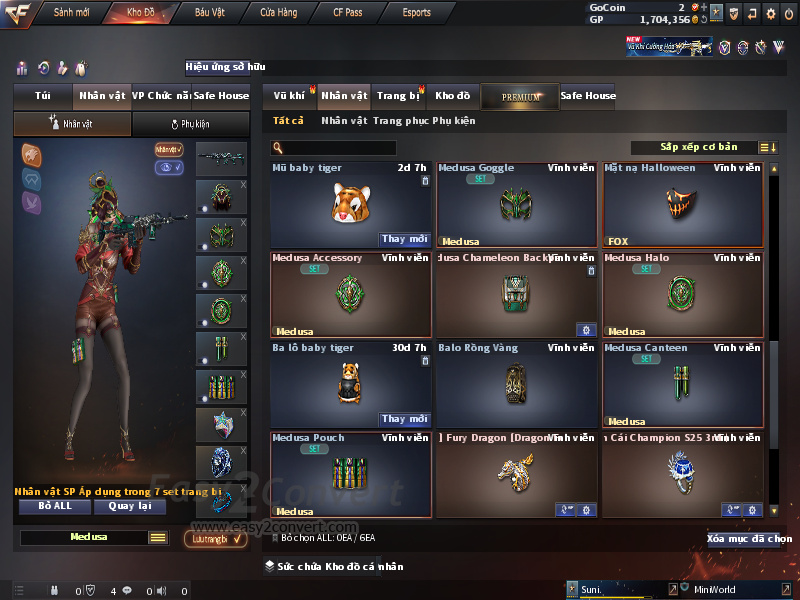Open the Esports tab
Image resolution: width=800 pixels, height=600 pixels.
click(x=416, y=13)
